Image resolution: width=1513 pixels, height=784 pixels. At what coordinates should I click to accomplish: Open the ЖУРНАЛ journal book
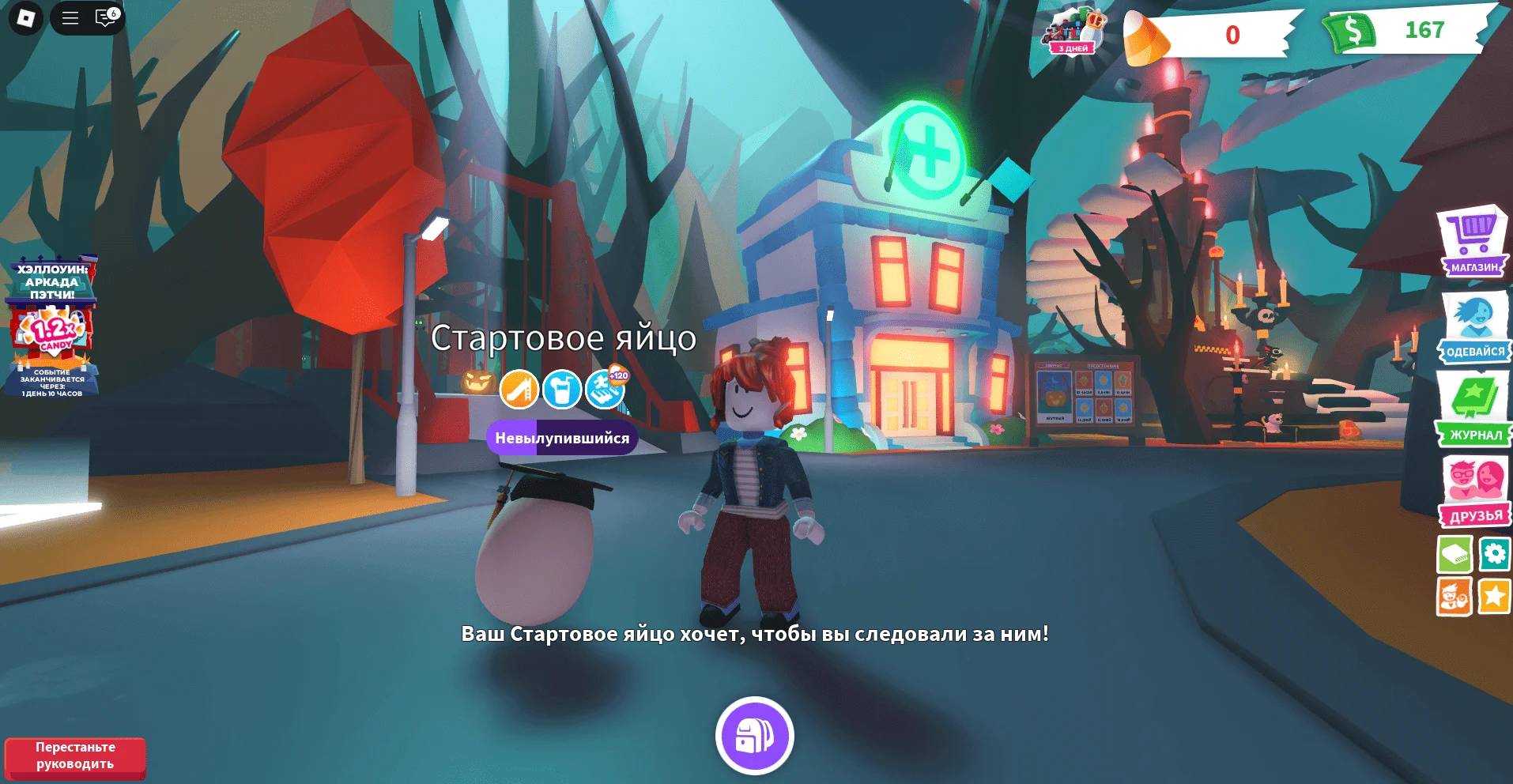tap(1473, 410)
